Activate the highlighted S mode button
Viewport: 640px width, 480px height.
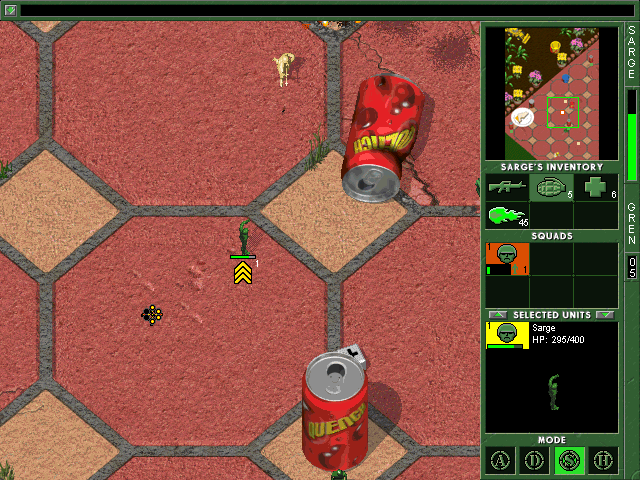569,461
